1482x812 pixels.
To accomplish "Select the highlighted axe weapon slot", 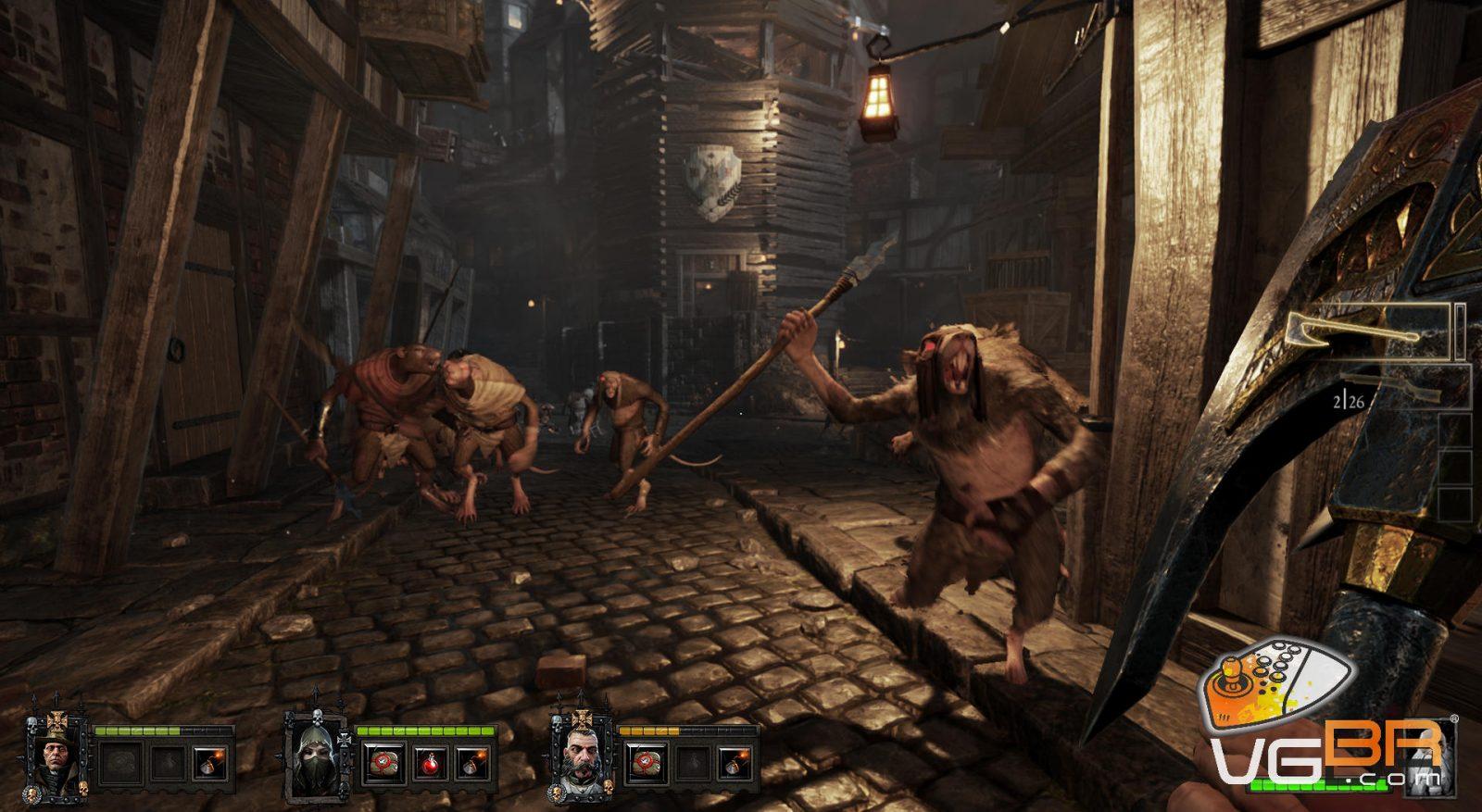I will (1366, 331).
